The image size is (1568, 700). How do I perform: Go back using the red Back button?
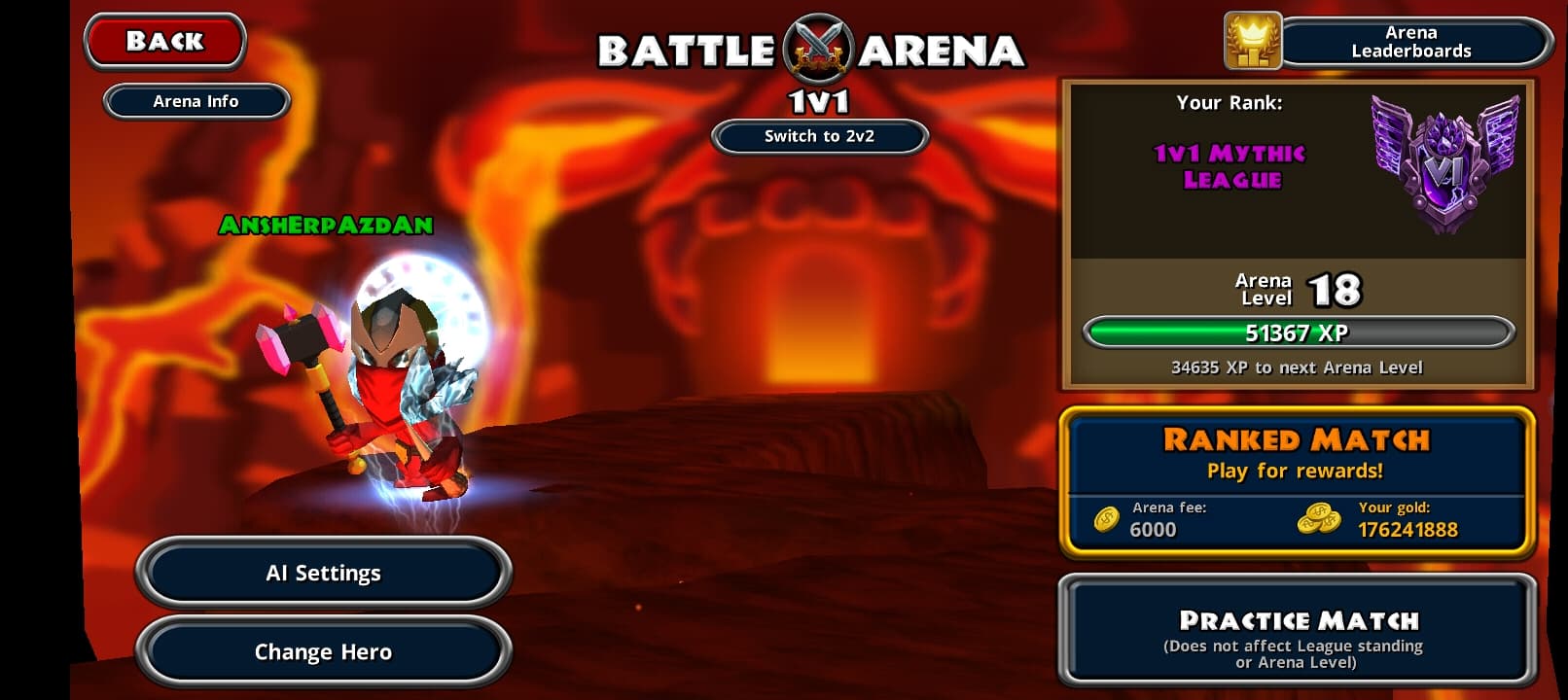[164, 42]
